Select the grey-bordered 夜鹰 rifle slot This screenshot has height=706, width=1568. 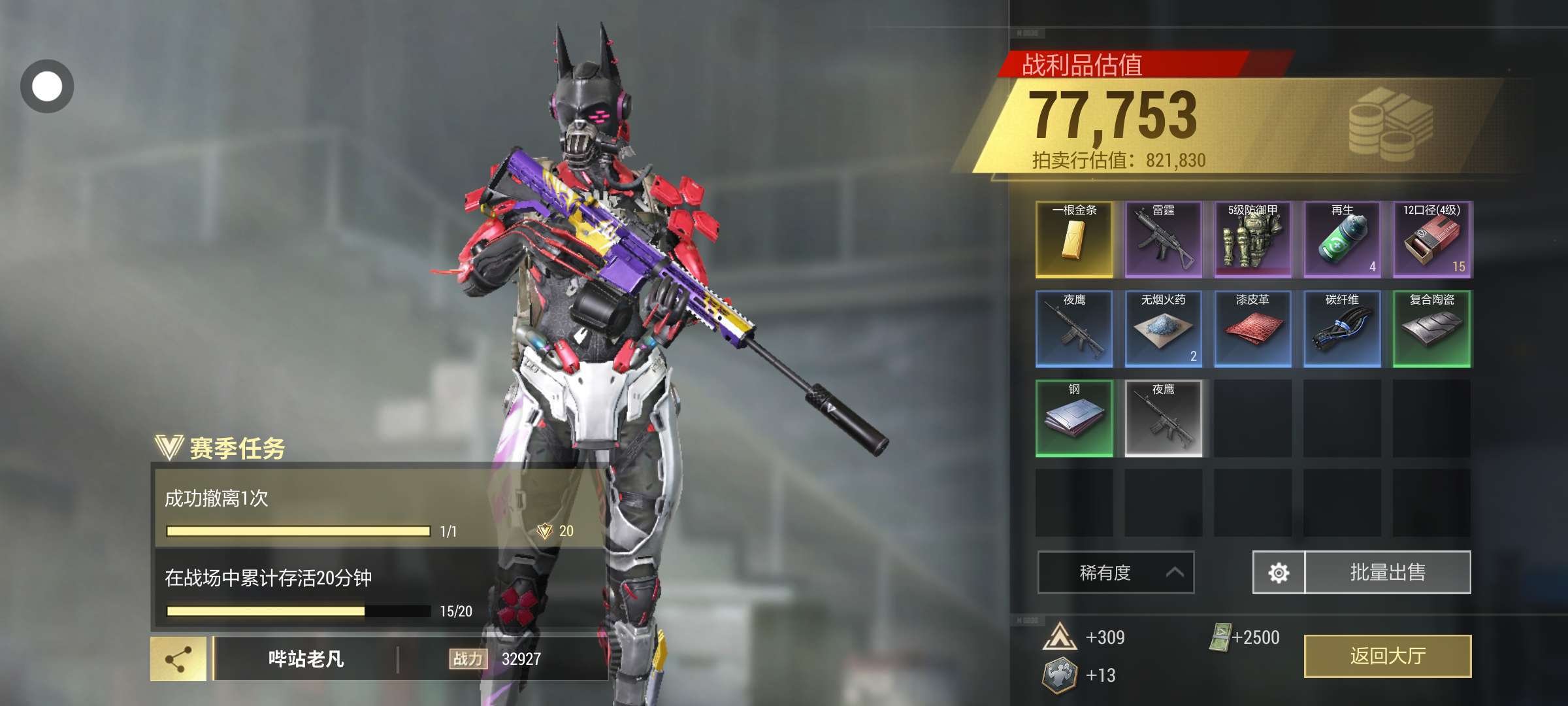pos(1163,418)
